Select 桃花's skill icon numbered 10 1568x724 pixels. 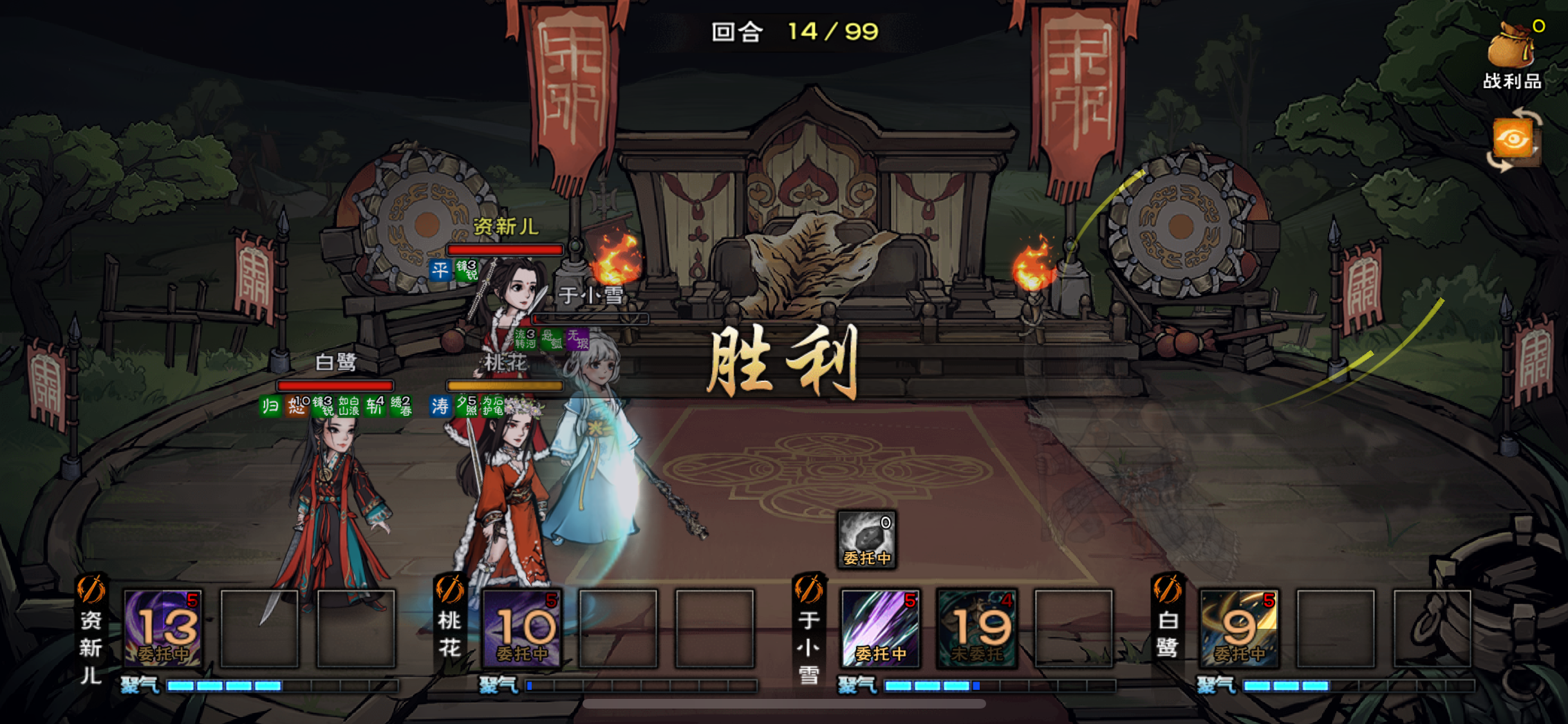click(x=523, y=627)
